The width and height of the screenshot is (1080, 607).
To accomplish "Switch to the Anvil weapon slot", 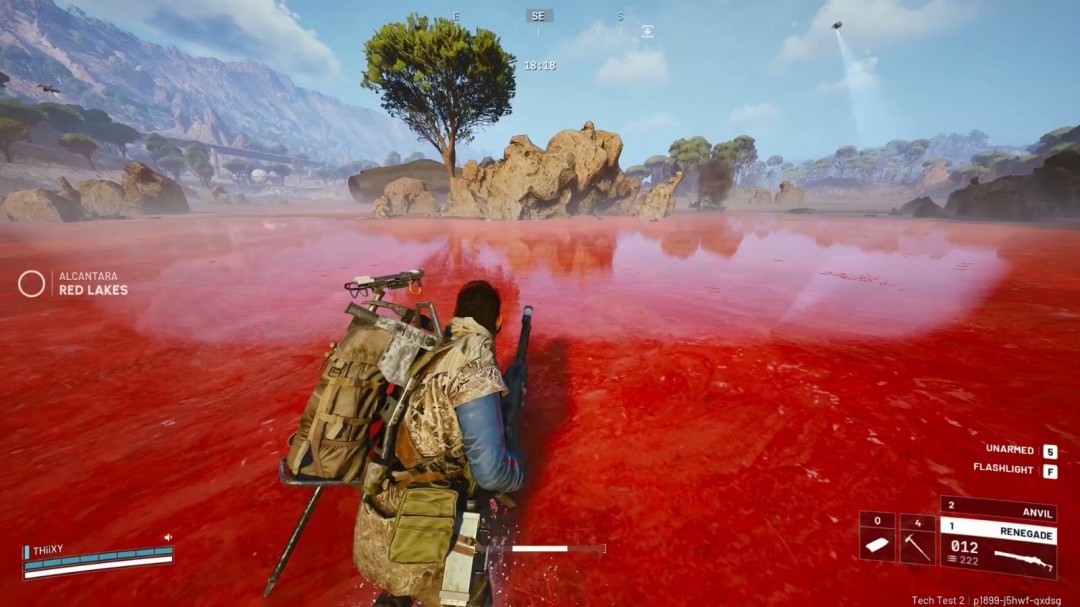I will [x=998, y=511].
